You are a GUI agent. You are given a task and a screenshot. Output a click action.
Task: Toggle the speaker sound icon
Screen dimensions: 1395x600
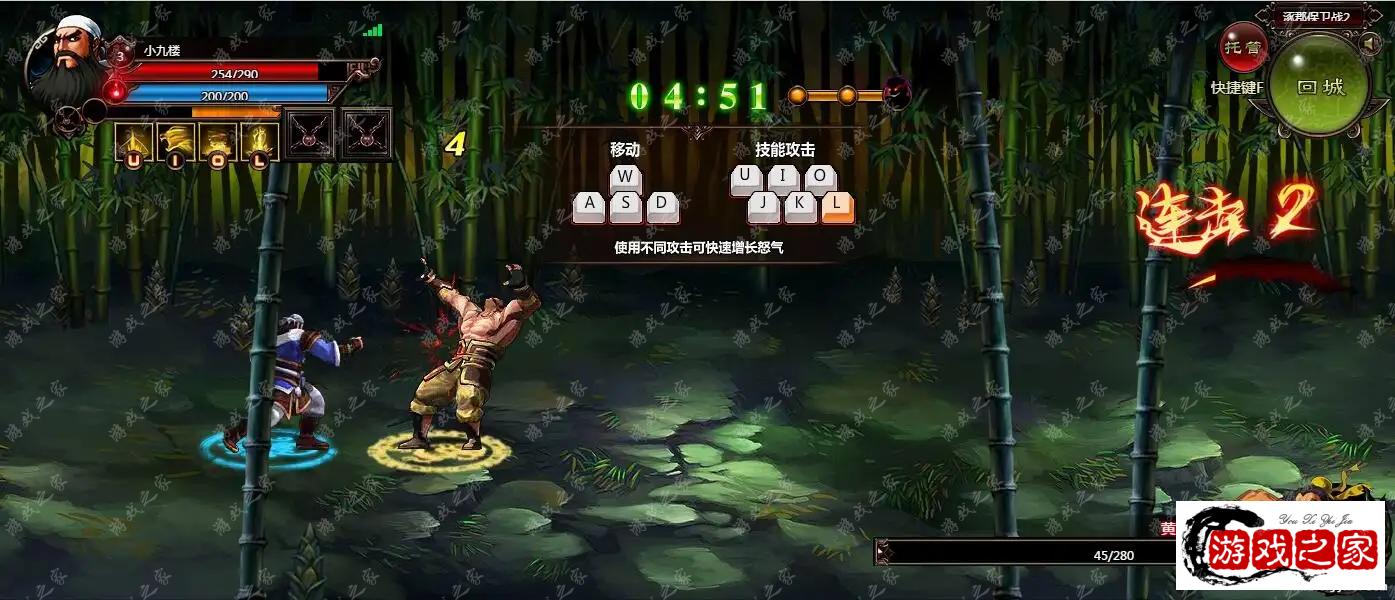pyautogui.click(x=1369, y=45)
